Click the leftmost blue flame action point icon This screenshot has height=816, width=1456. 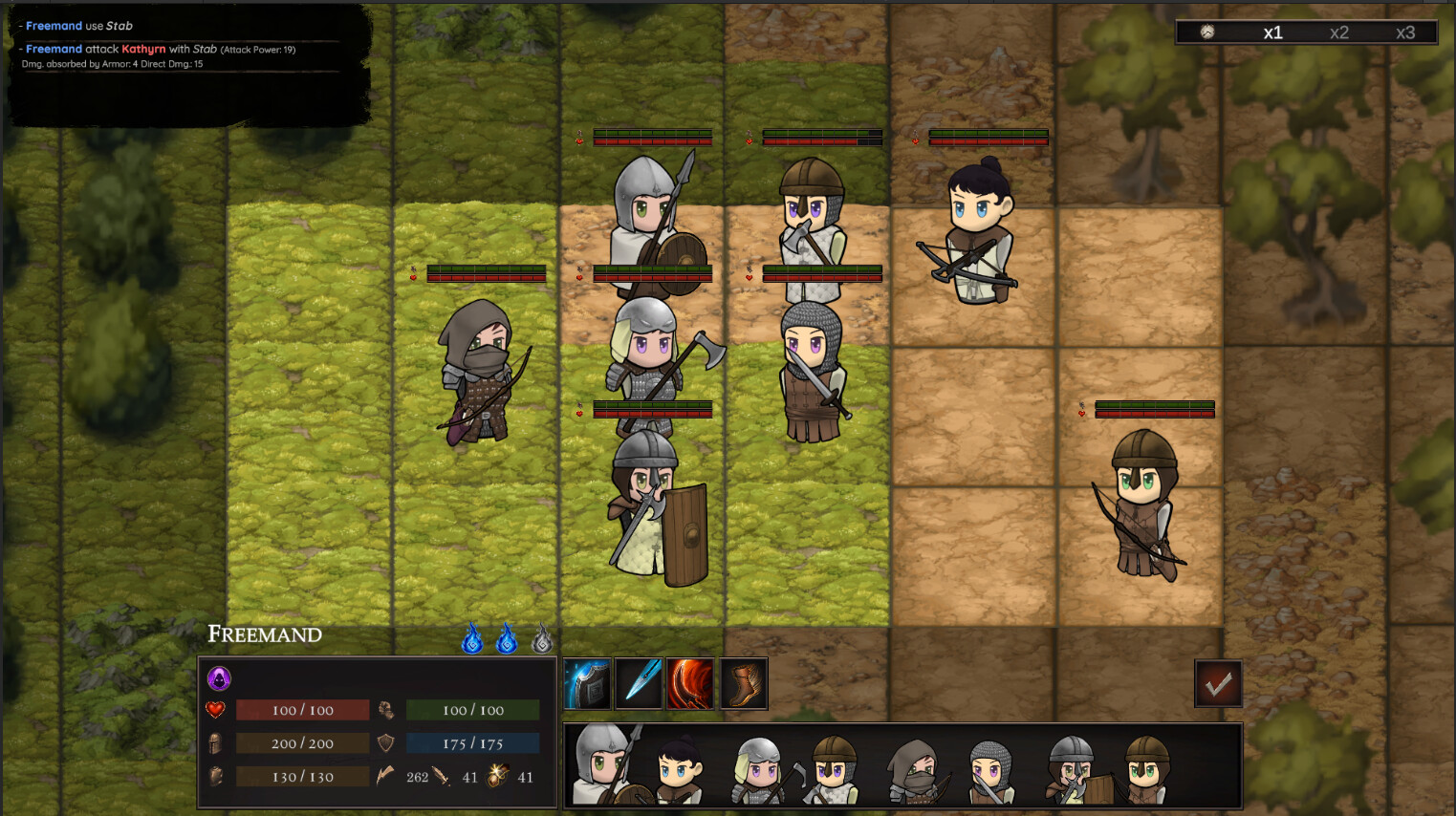(x=472, y=640)
